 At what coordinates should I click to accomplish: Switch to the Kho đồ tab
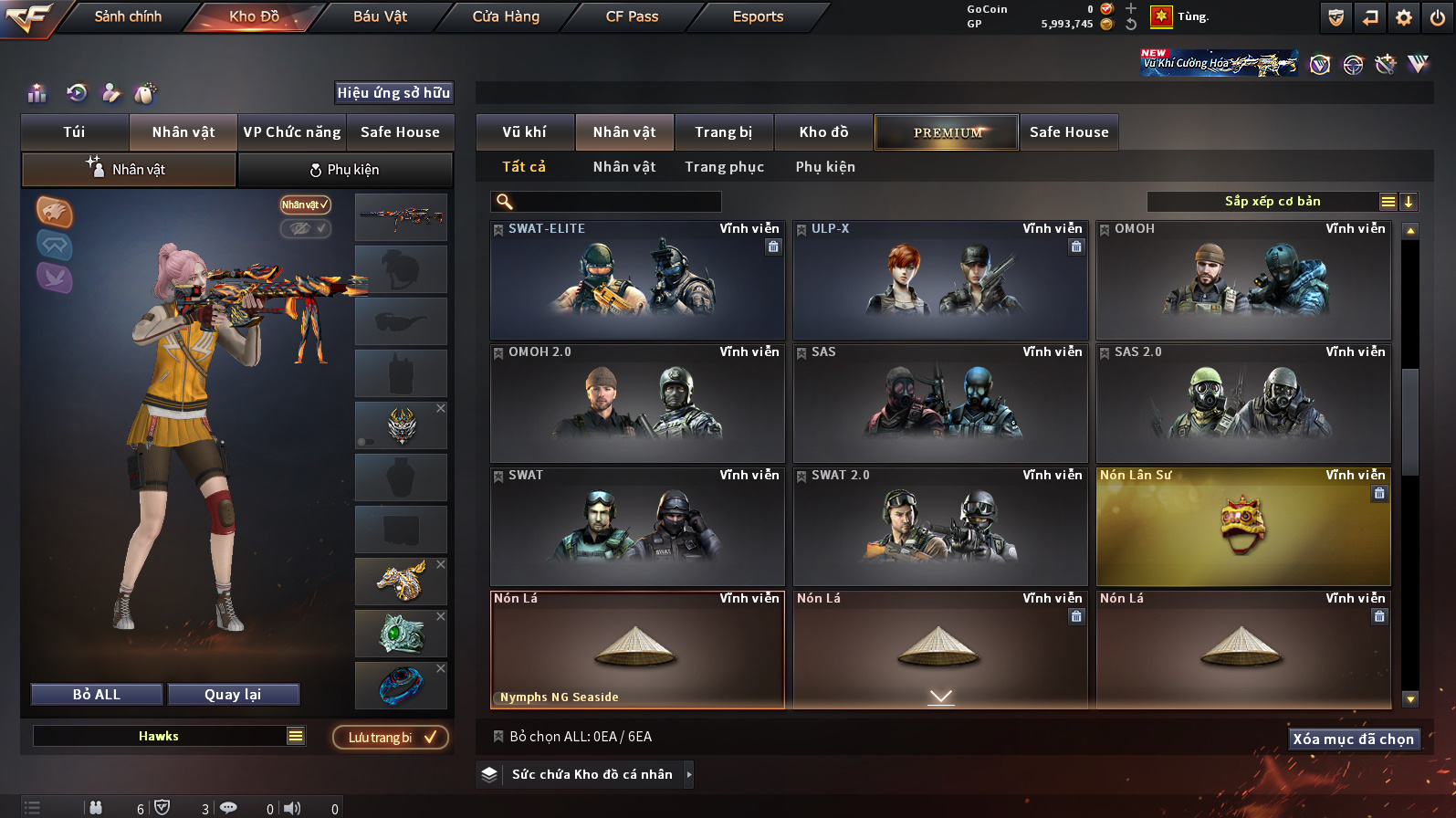823,132
